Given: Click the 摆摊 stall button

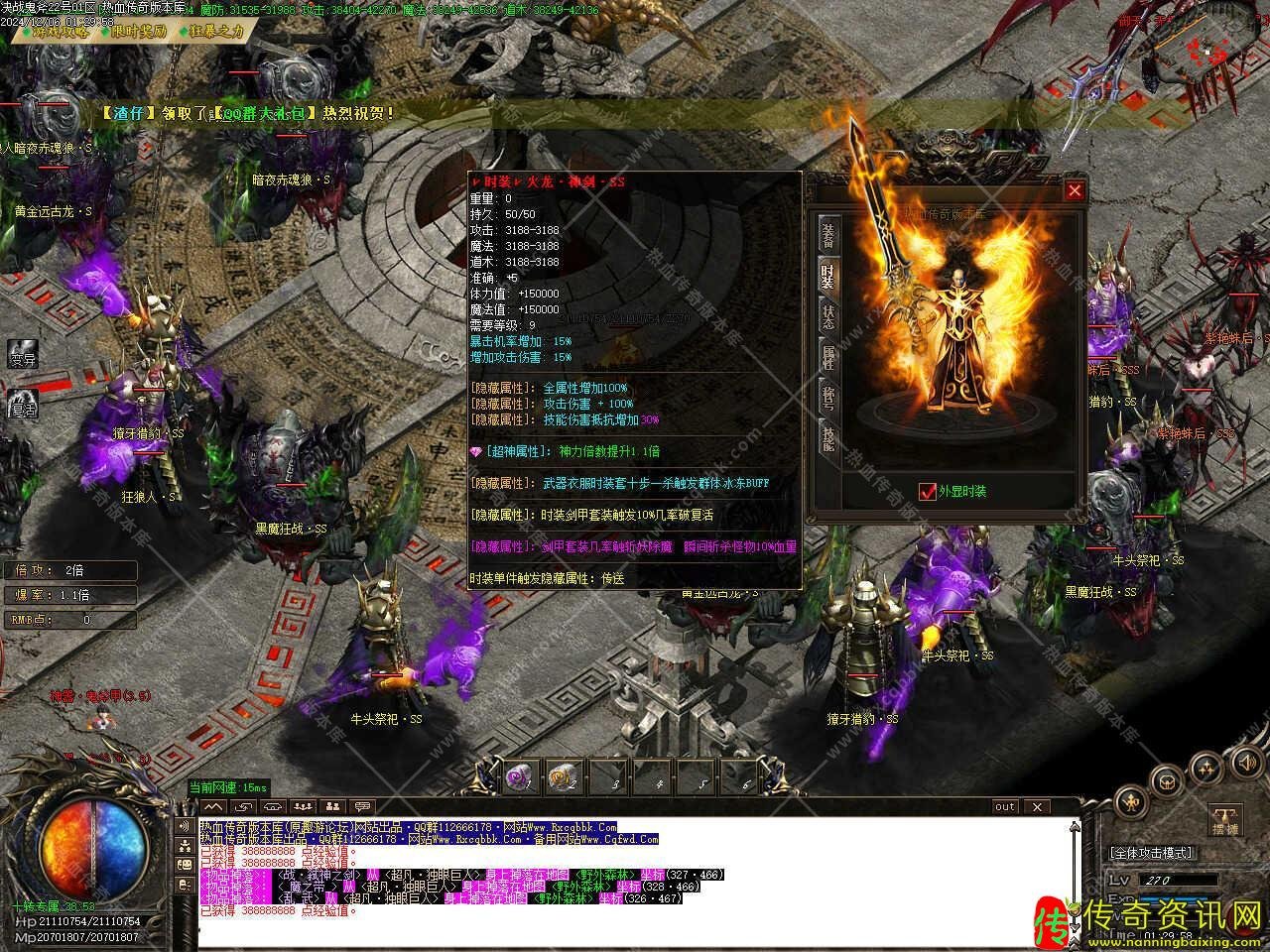Looking at the screenshot, I should (x=1225, y=820).
